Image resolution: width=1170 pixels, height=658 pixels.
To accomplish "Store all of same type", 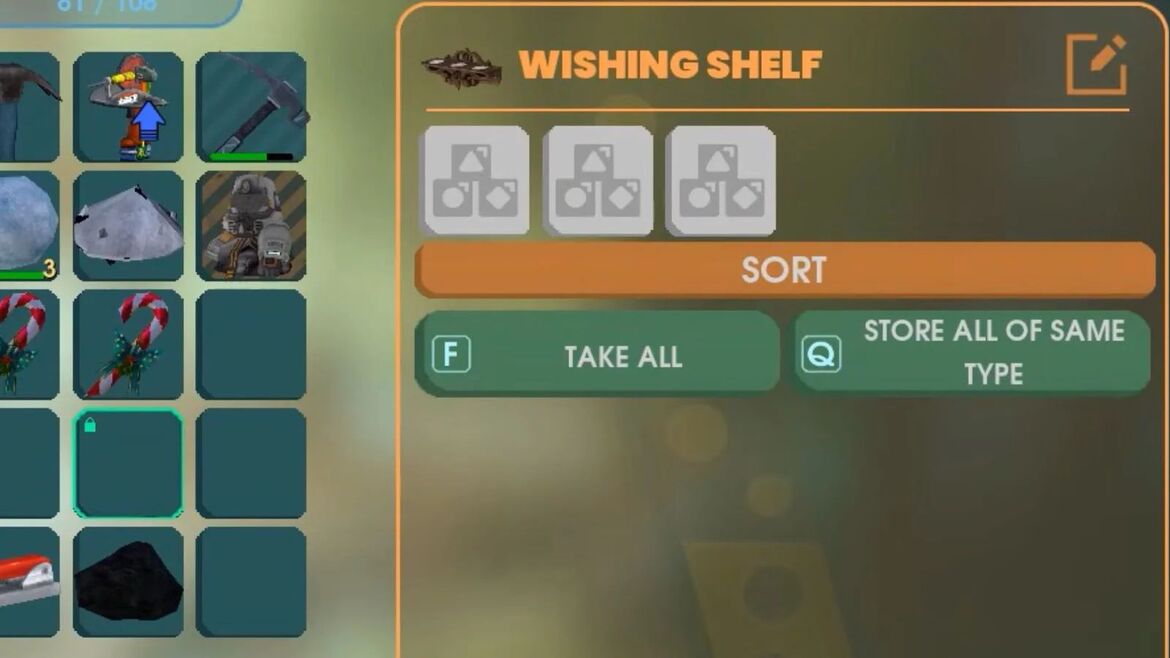I will tap(971, 353).
